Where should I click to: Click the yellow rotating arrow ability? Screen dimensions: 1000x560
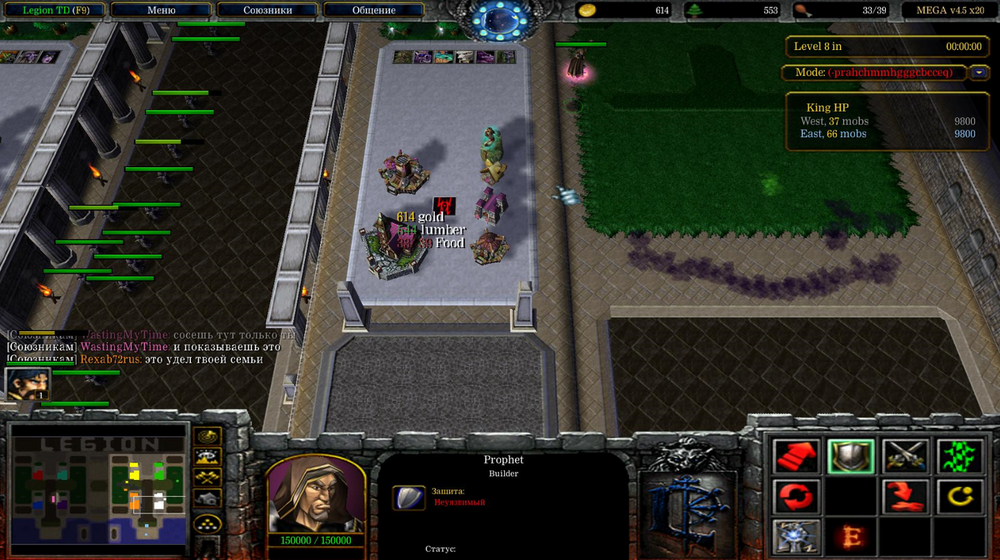tap(959, 496)
